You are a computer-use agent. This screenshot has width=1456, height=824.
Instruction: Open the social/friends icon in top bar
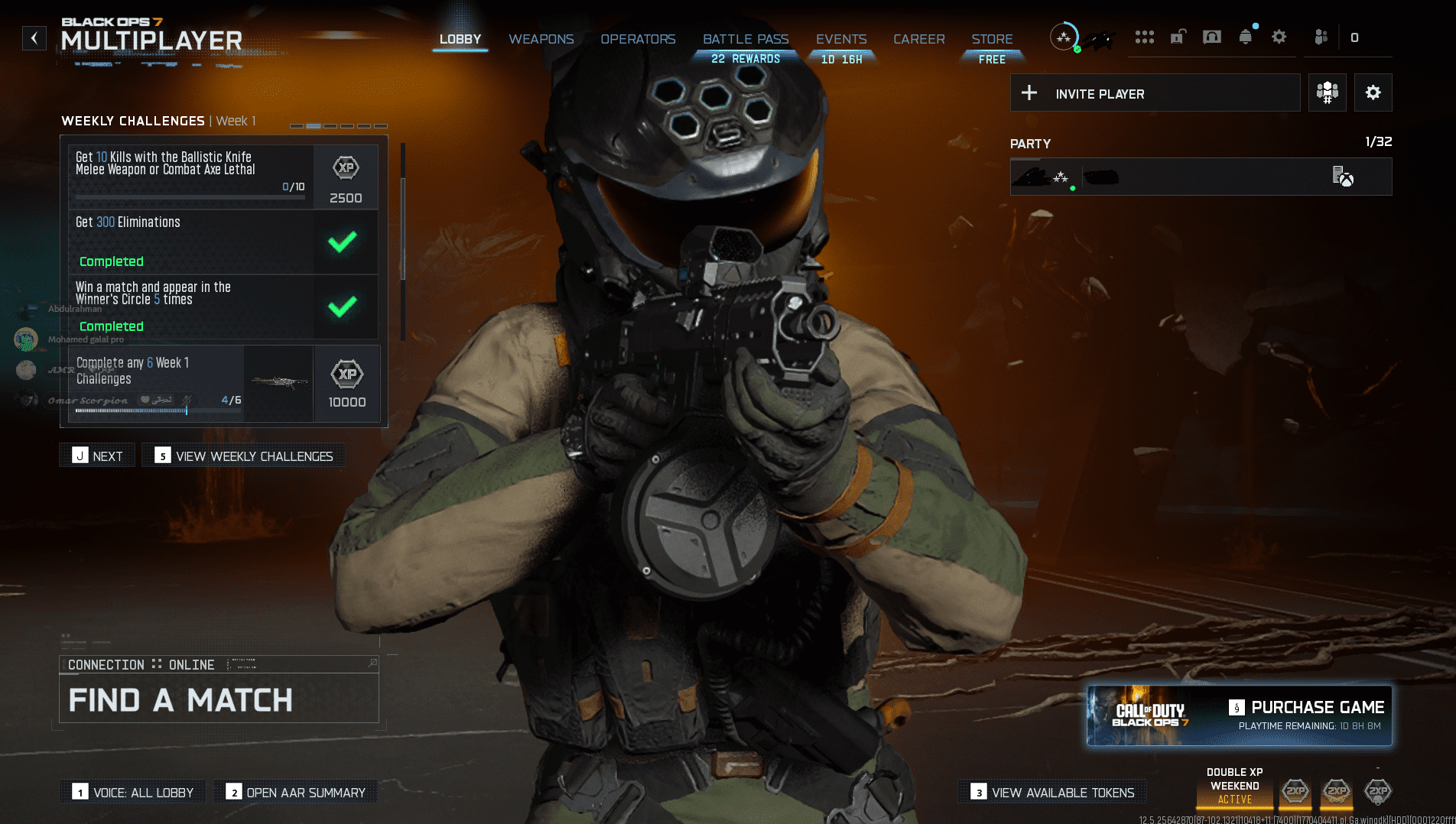click(1321, 36)
